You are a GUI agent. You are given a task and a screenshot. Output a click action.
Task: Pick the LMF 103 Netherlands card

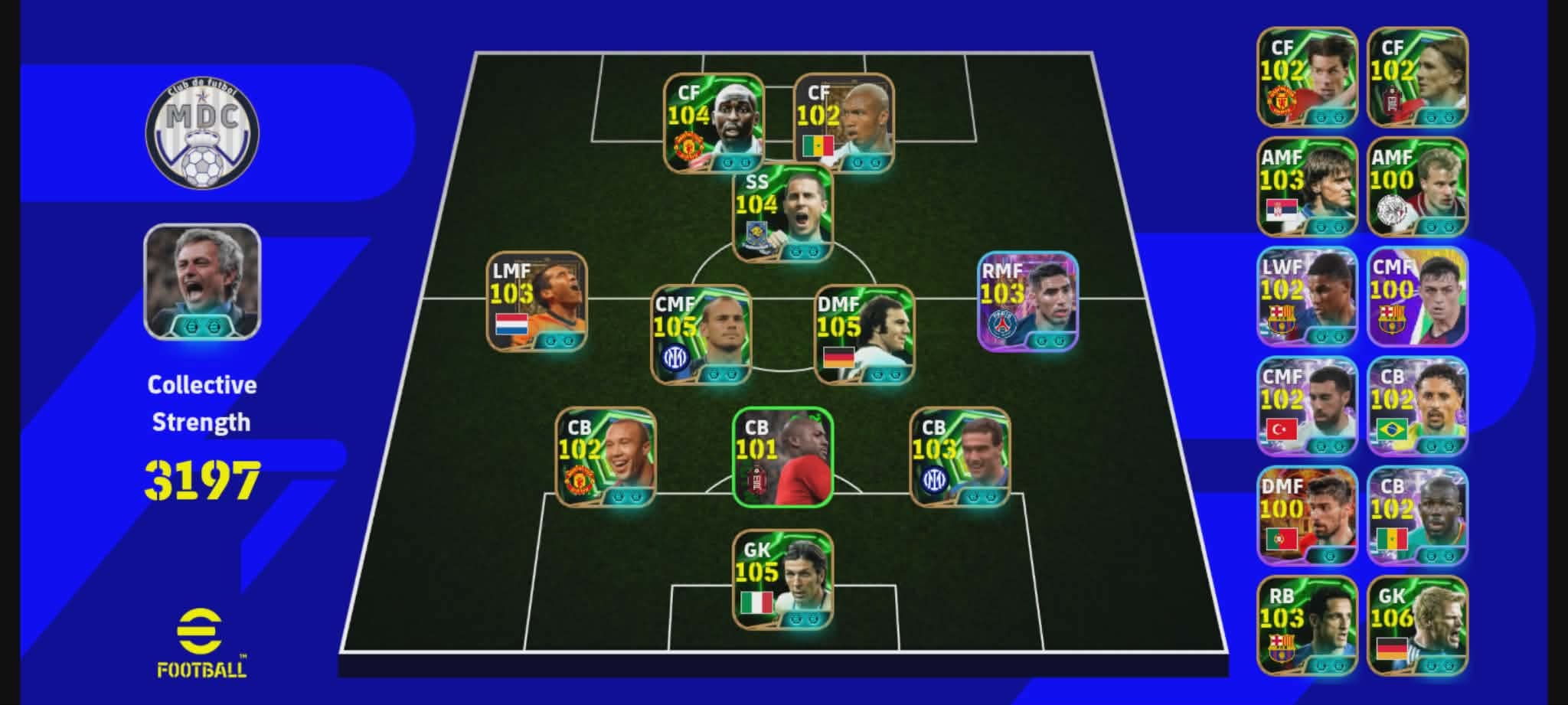(537, 302)
